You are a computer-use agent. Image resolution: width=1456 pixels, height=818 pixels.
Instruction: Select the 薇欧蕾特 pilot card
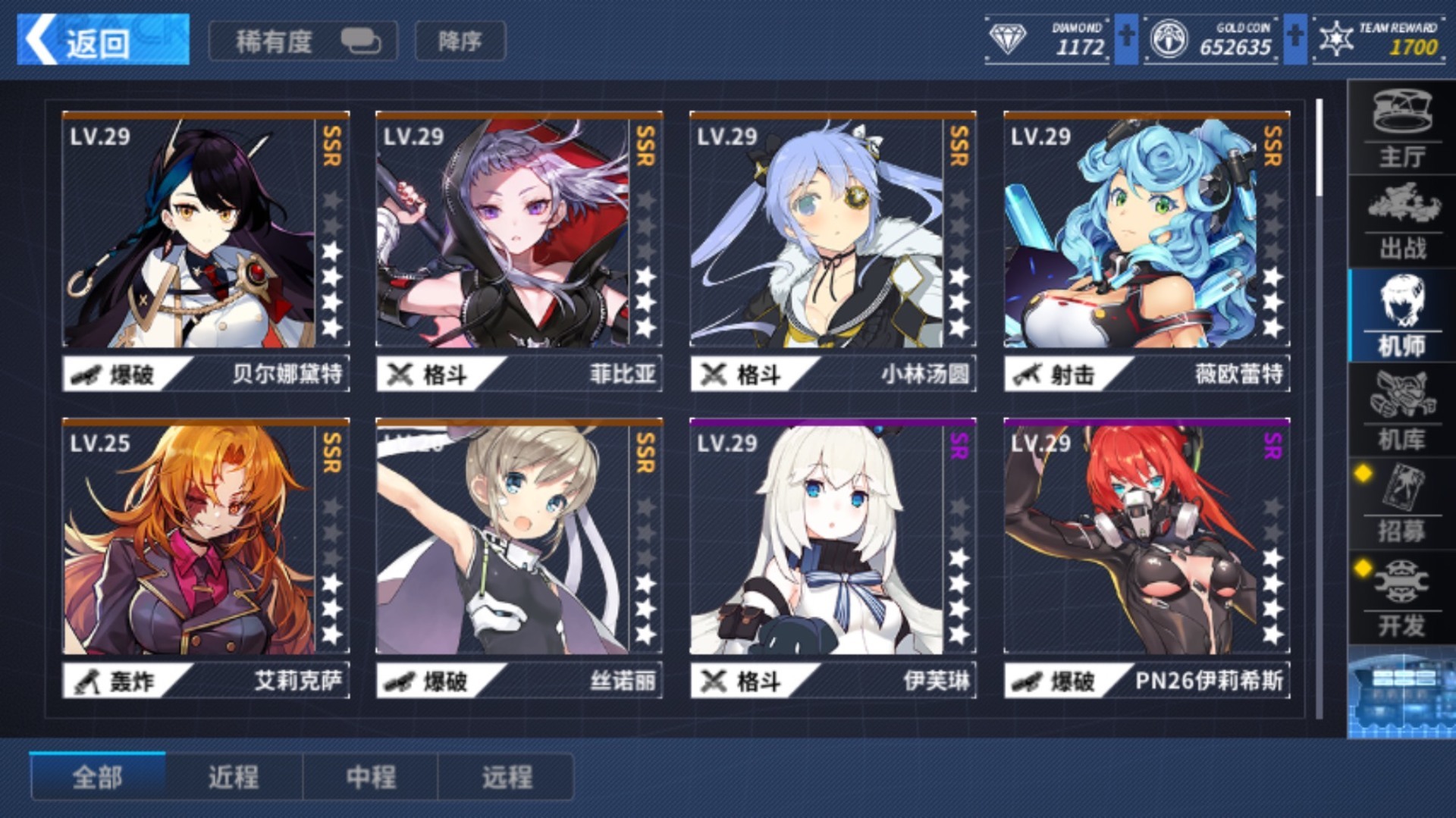1146,250
